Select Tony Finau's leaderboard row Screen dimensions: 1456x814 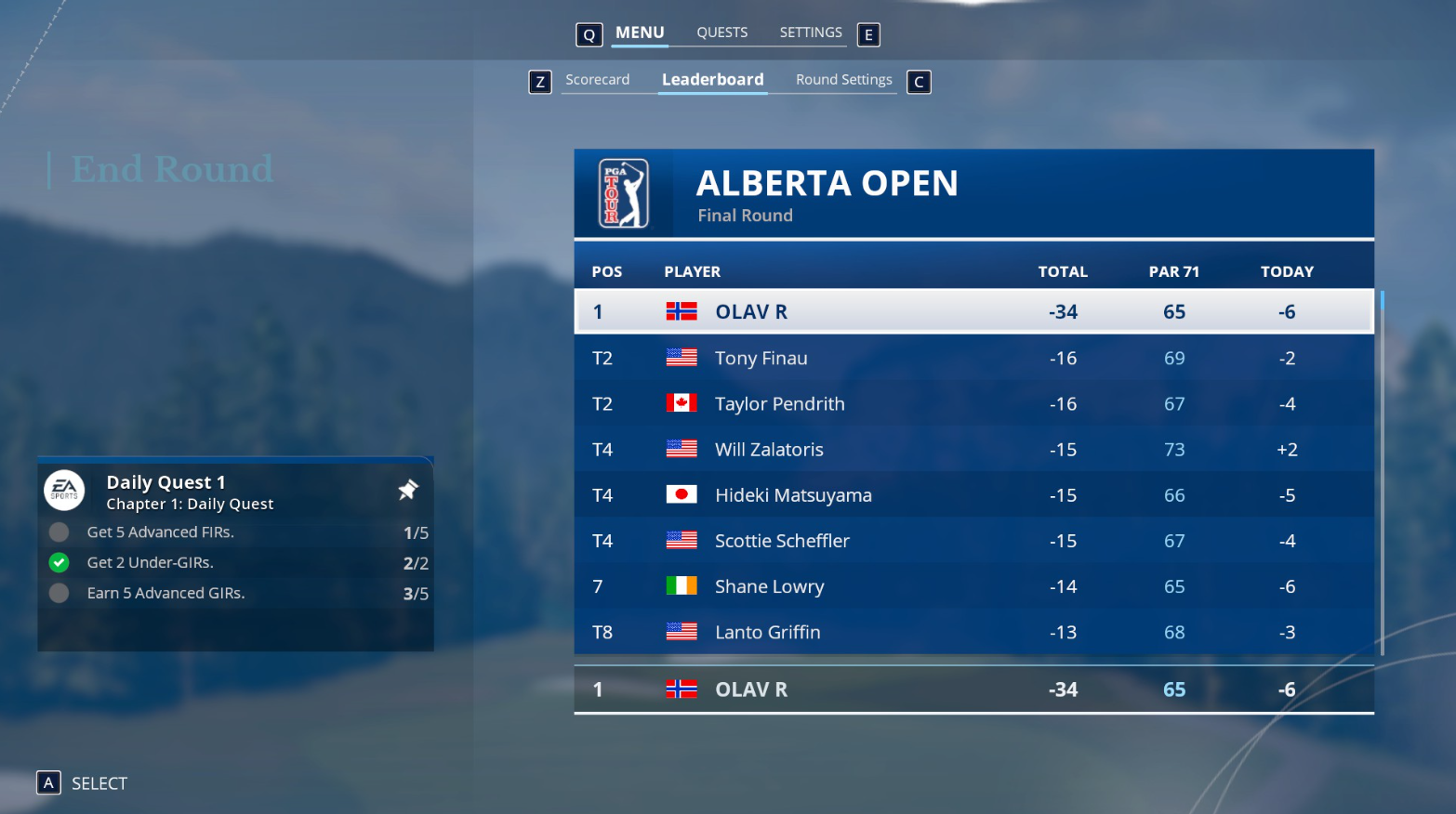(x=973, y=358)
